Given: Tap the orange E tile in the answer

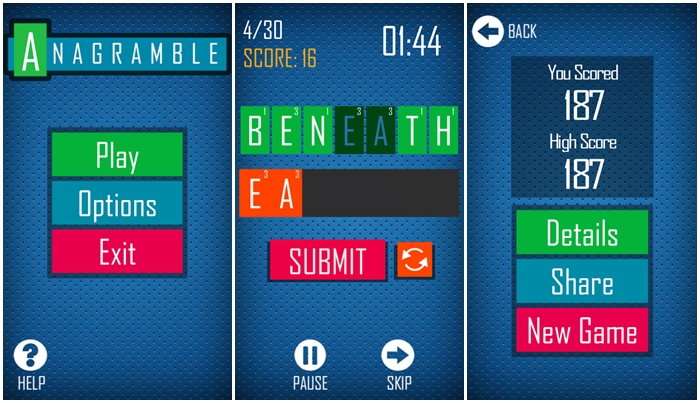Looking at the screenshot, I should pos(255,194).
